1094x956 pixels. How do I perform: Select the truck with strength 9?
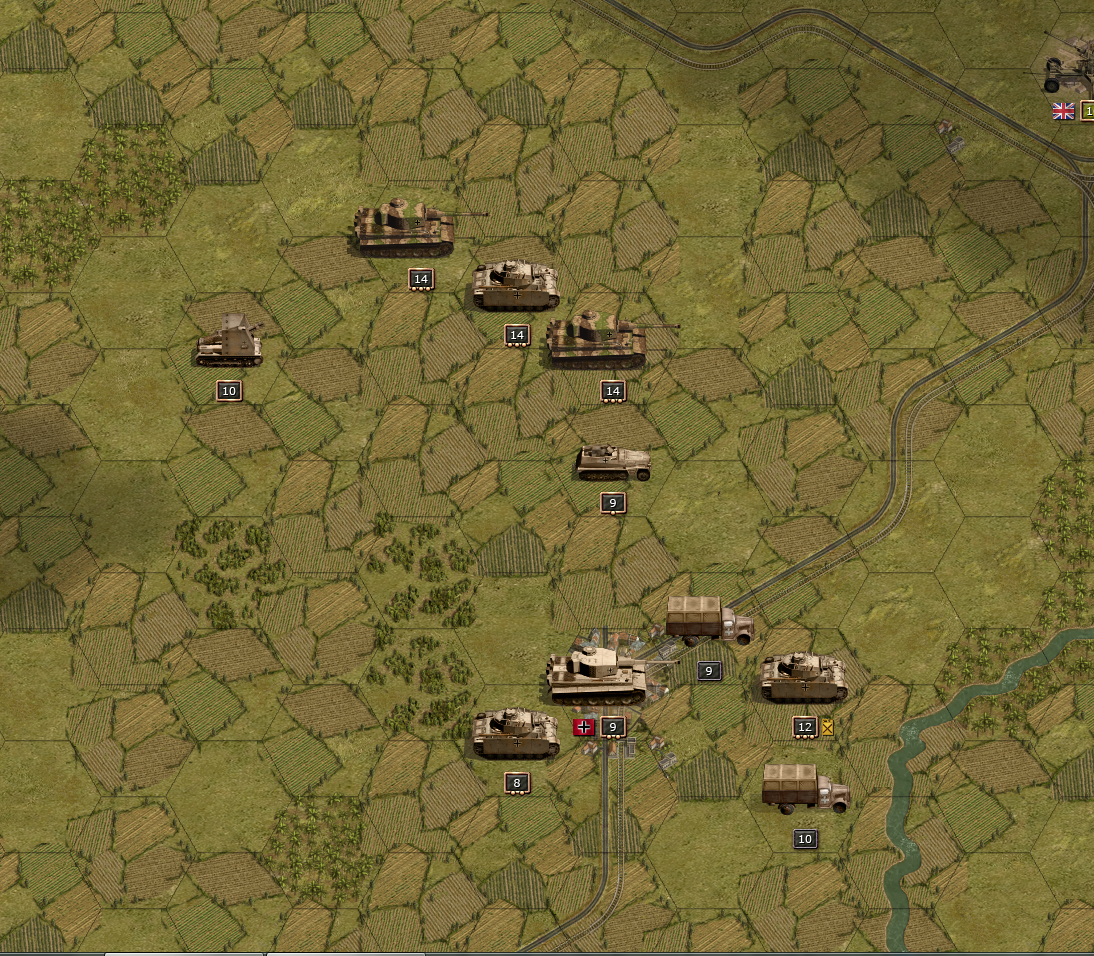pos(709,620)
